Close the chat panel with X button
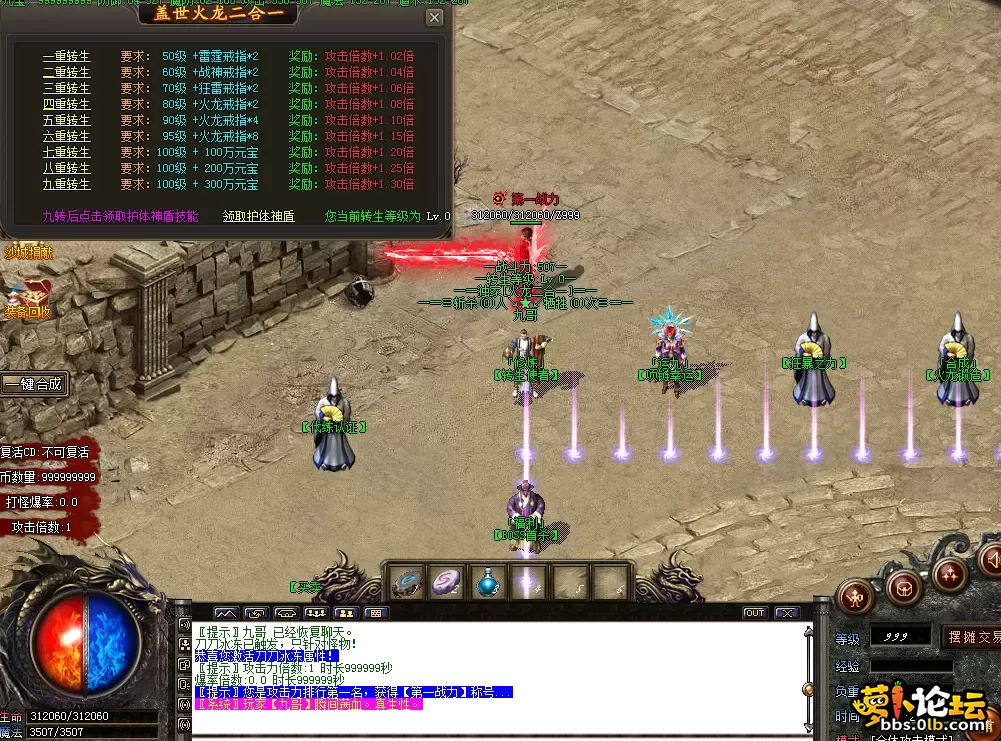1001x741 pixels. [x=787, y=613]
